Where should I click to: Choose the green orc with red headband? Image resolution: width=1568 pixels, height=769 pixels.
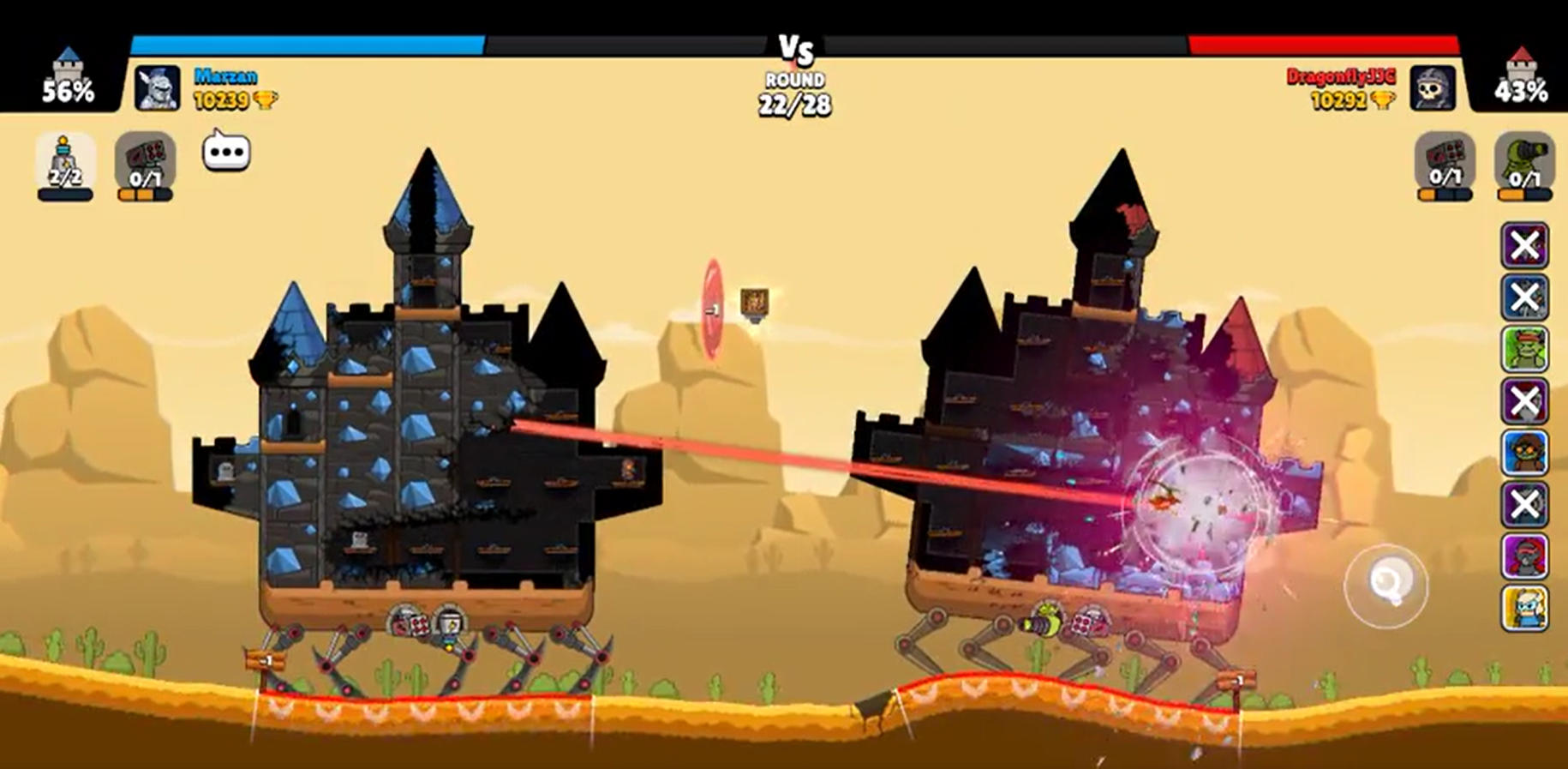pos(1524,349)
